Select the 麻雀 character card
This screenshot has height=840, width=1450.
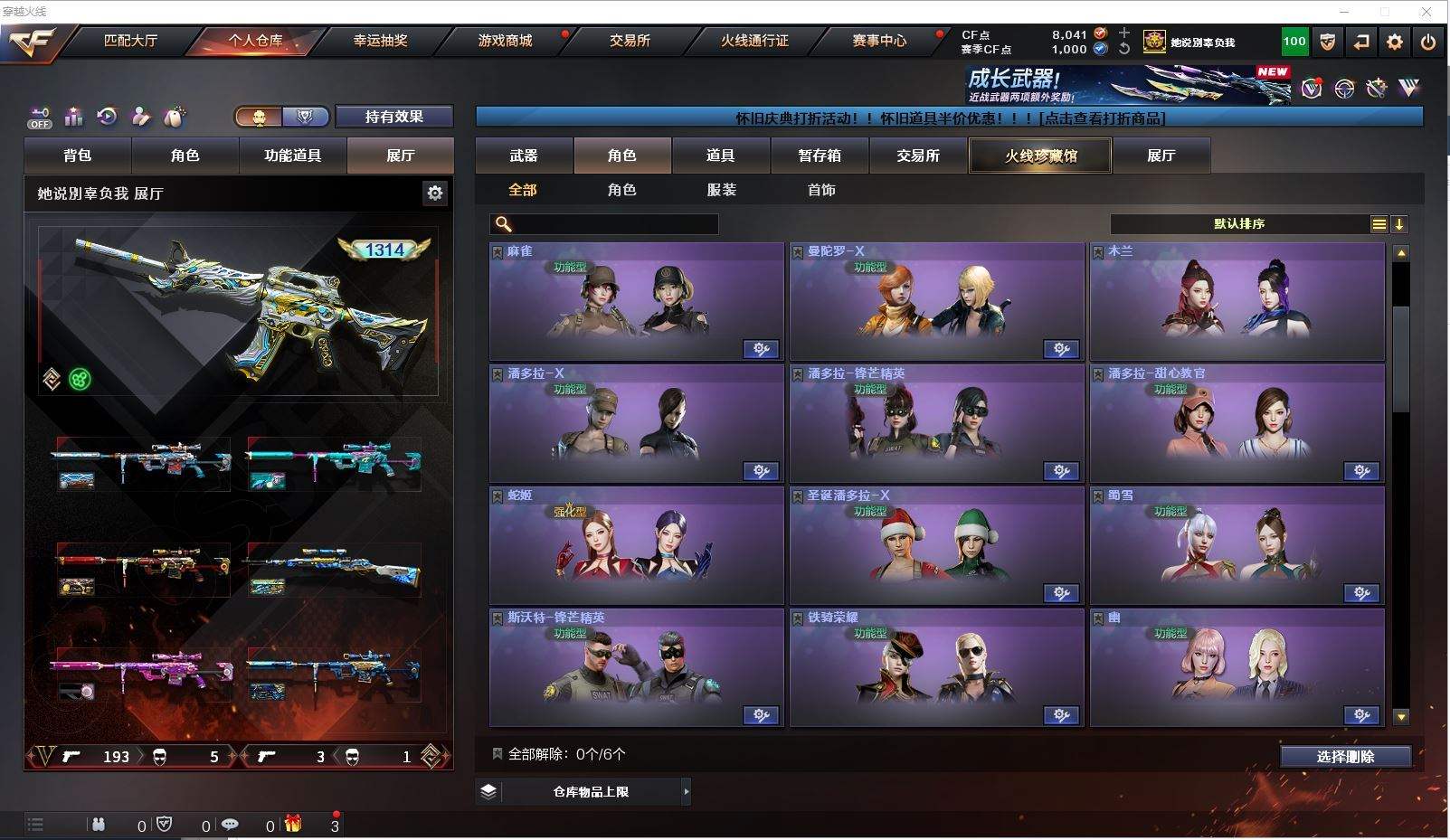coord(636,302)
